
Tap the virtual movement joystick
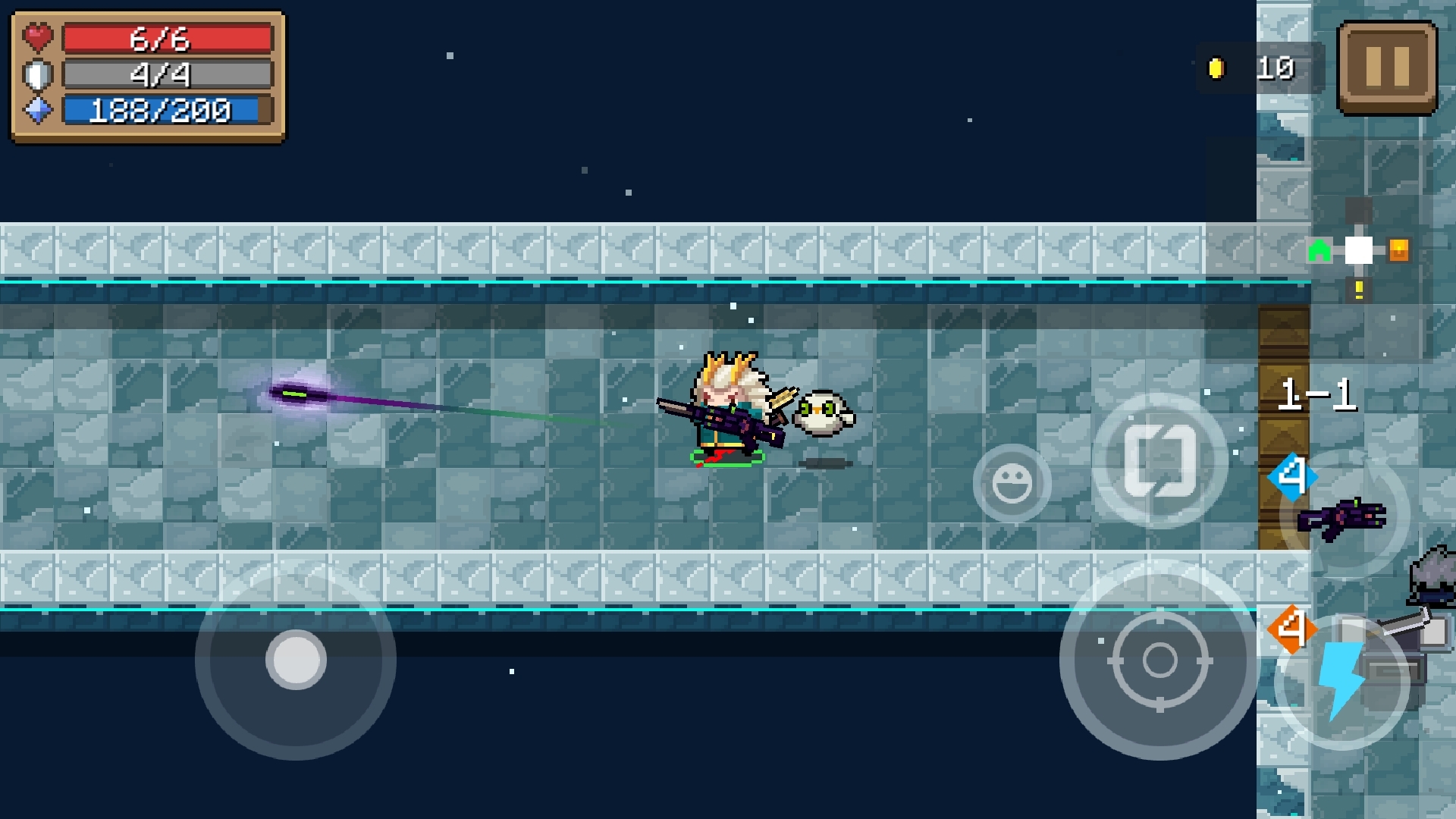296,659
